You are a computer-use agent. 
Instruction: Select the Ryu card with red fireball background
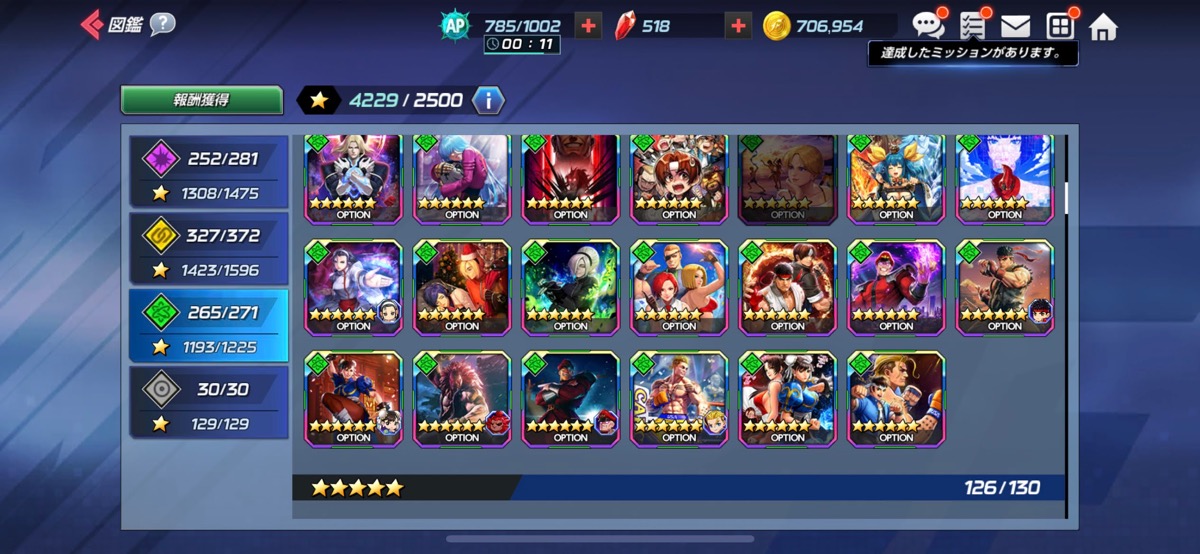click(787, 287)
